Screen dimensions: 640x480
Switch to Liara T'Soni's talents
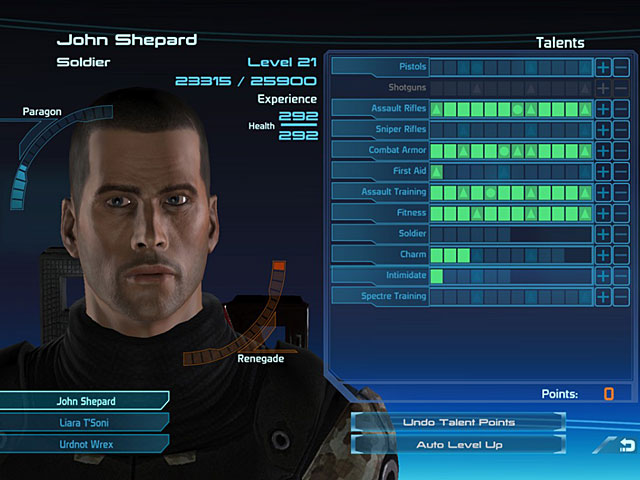coord(85,421)
